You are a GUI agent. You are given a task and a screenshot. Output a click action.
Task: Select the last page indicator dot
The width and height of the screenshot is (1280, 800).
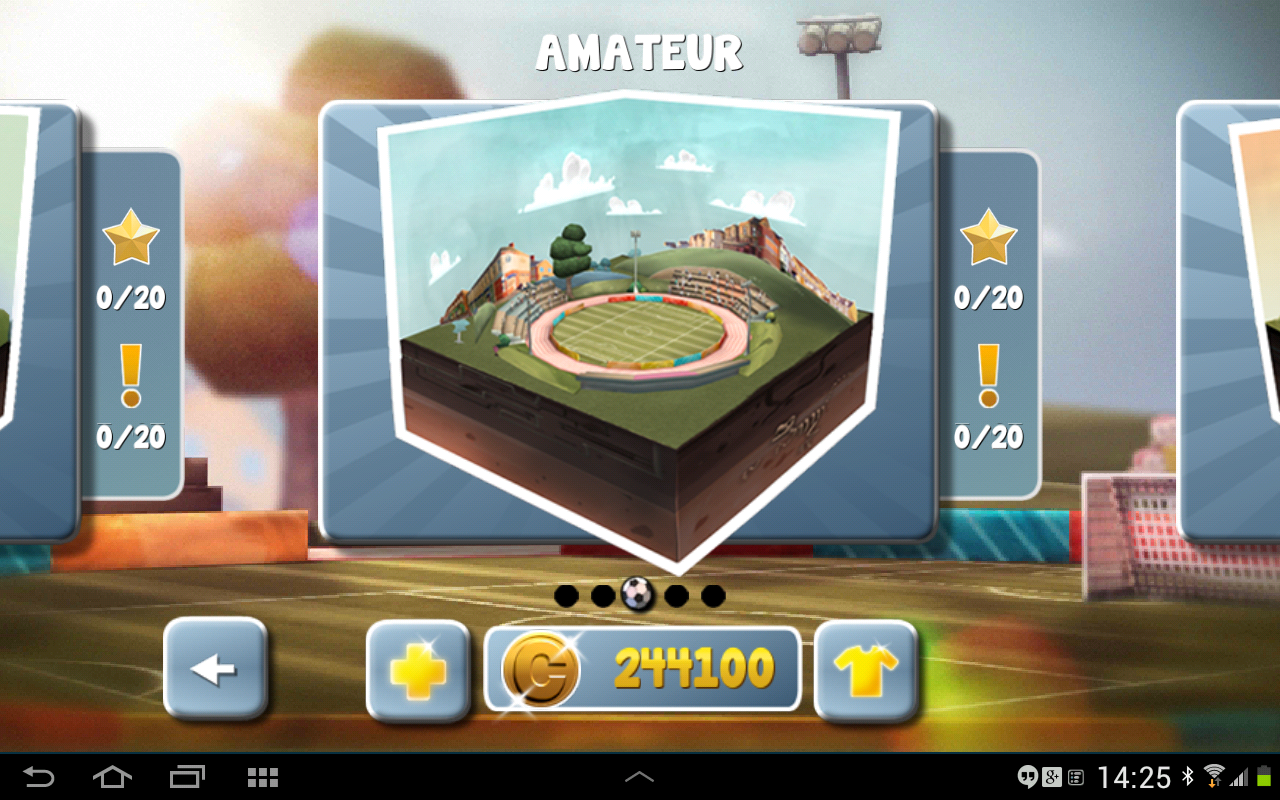click(713, 594)
